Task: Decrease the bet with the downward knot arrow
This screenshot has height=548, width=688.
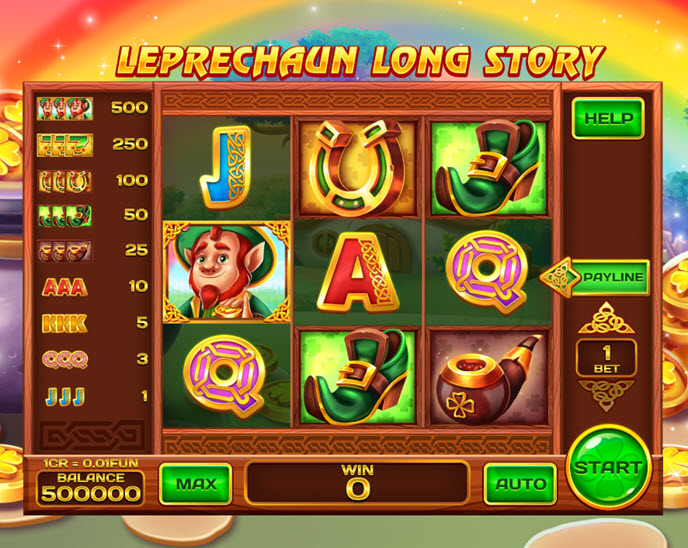Action: (x=608, y=396)
